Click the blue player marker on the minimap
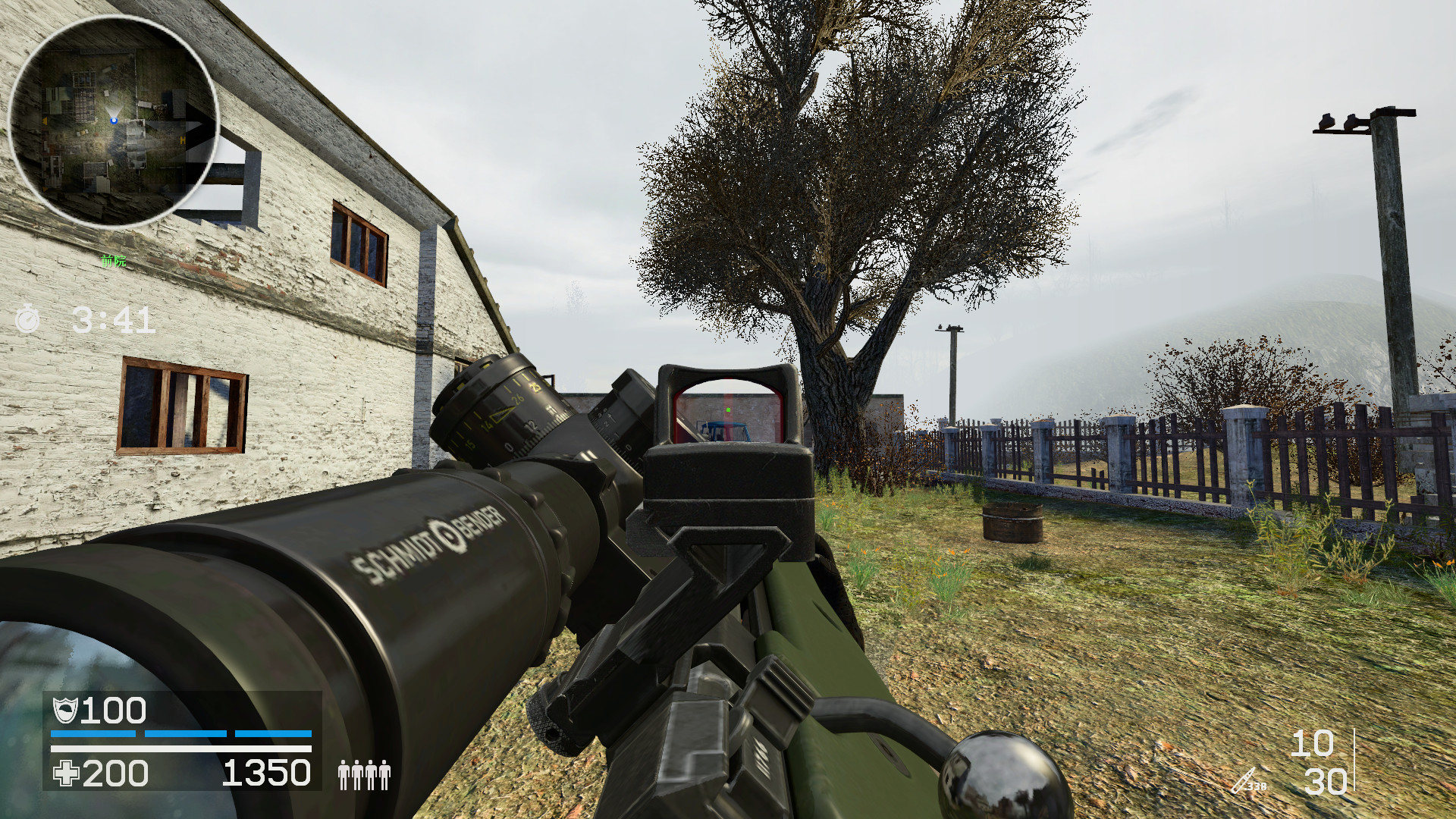 (114, 121)
